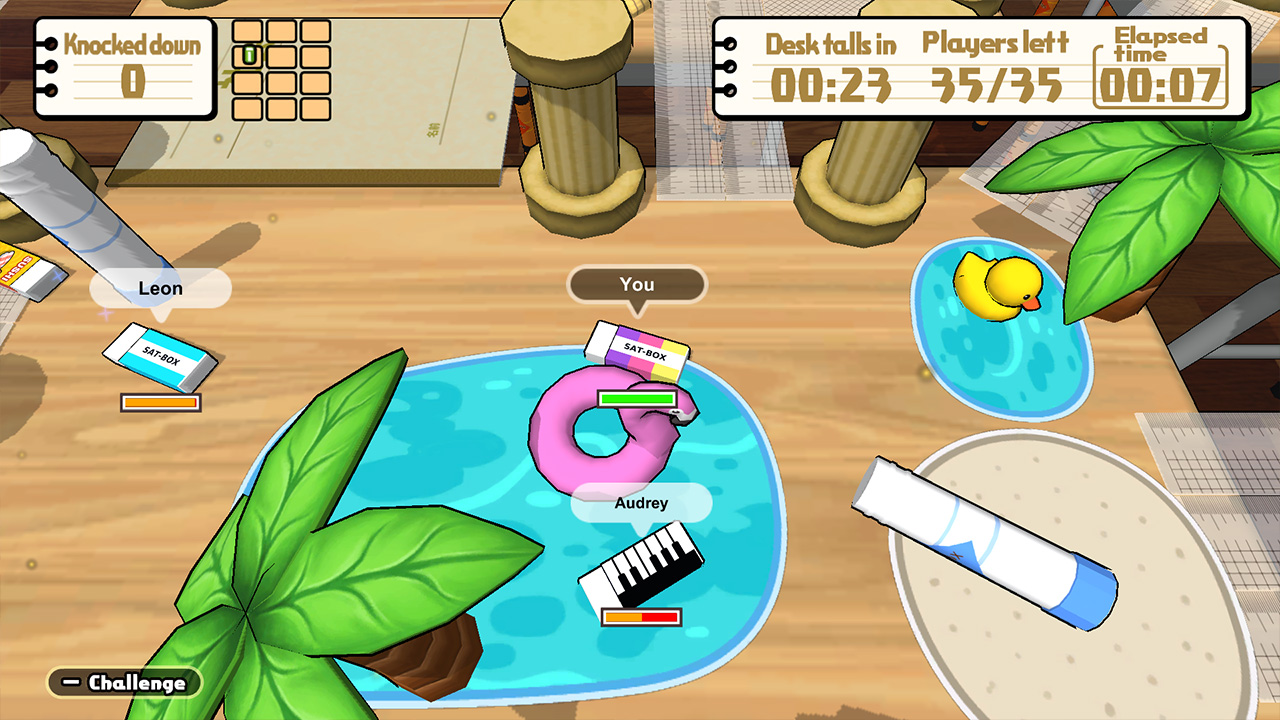
Task: Click the Knocked down counter card
Action: tap(125, 65)
